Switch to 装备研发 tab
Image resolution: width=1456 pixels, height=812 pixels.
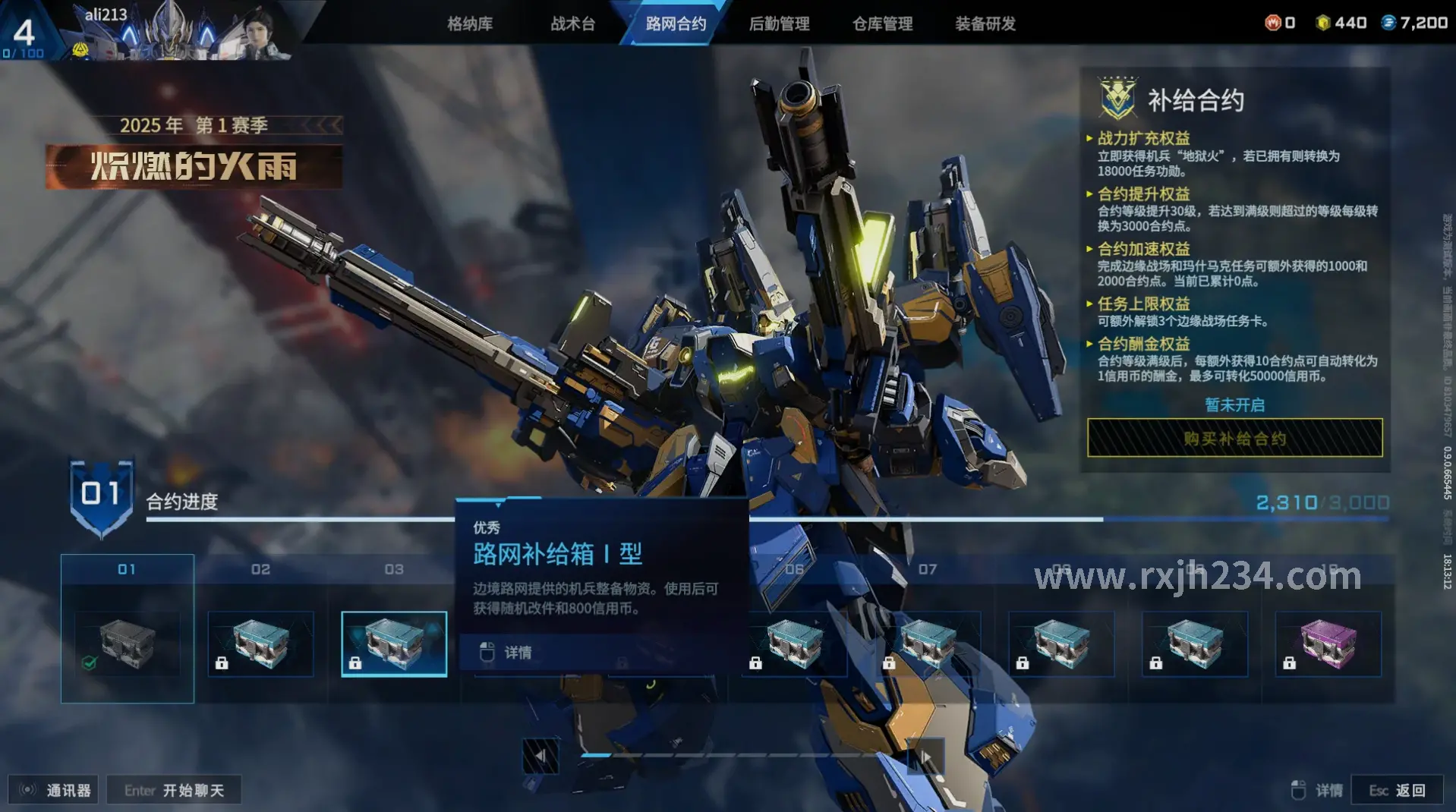985,24
